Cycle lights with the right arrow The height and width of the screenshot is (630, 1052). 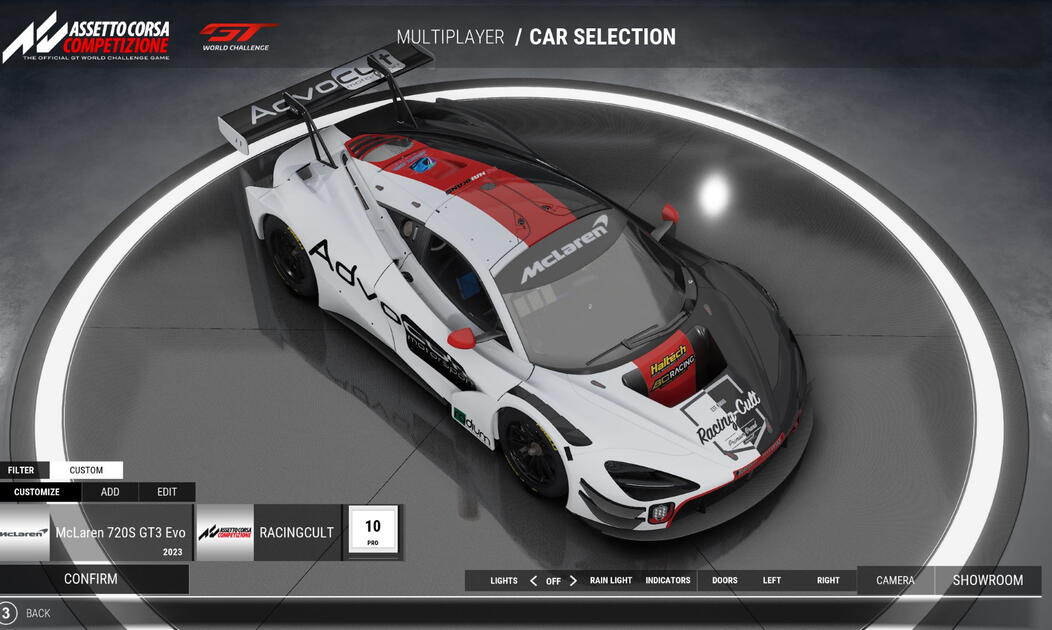[573, 581]
